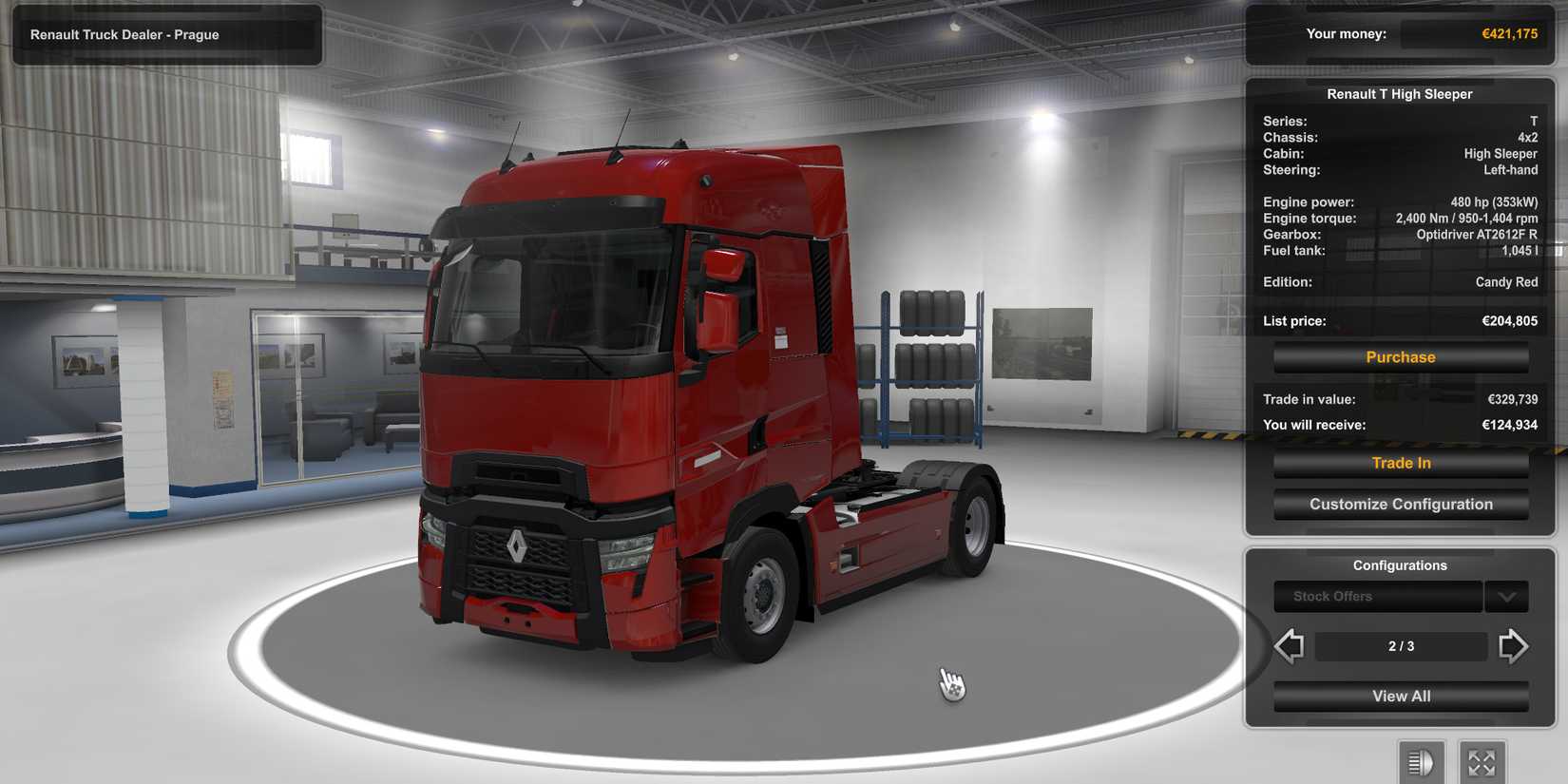Click the four-arrow fullscreen view icon
Image resolution: width=1568 pixels, height=784 pixels.
tap(1482, 760)
